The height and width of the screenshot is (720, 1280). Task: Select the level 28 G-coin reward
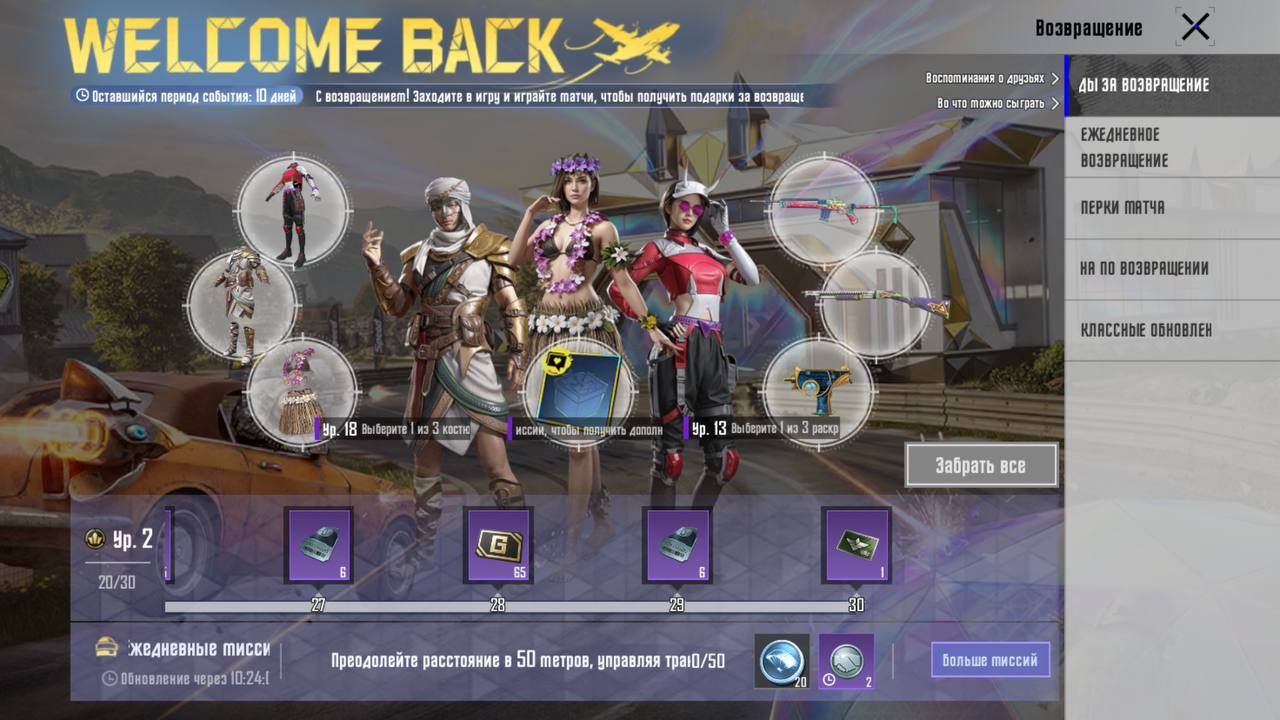point(497,545)
